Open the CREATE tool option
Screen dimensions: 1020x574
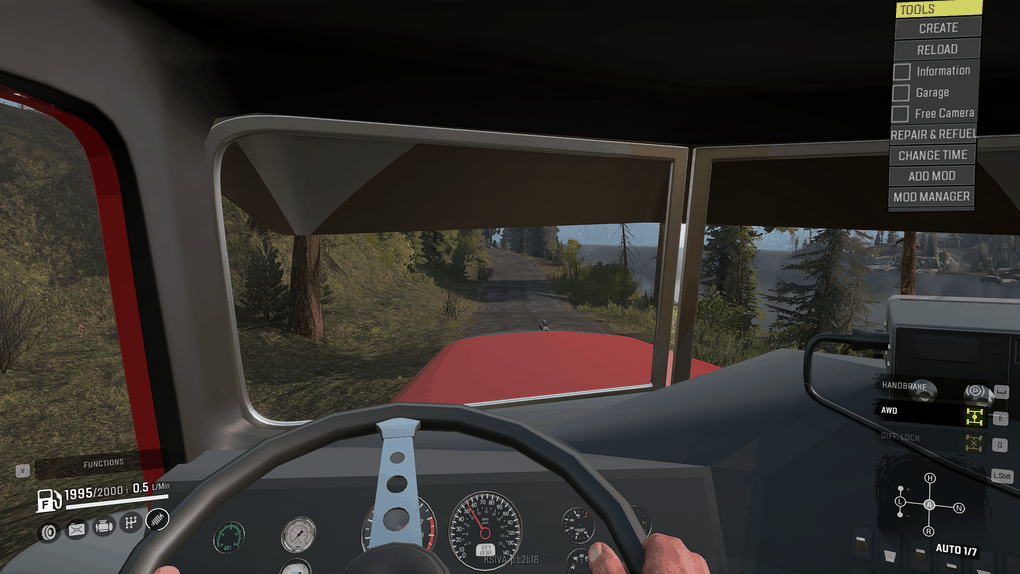(937, 28)
